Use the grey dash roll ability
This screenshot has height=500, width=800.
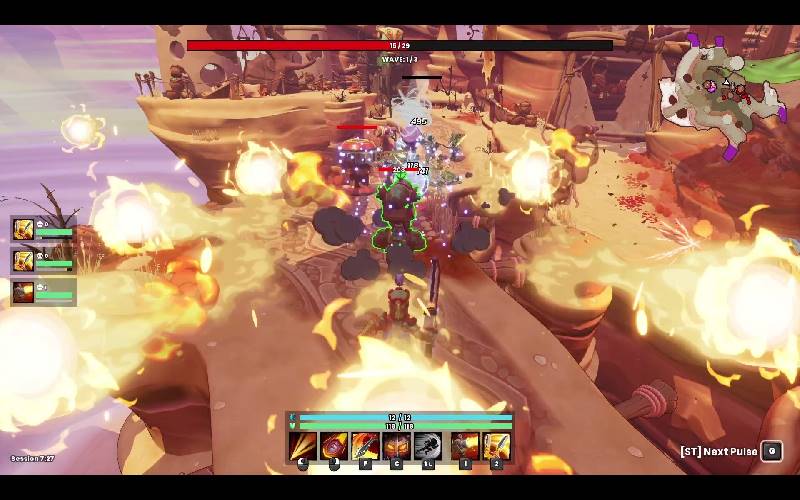tap(428, 446)
